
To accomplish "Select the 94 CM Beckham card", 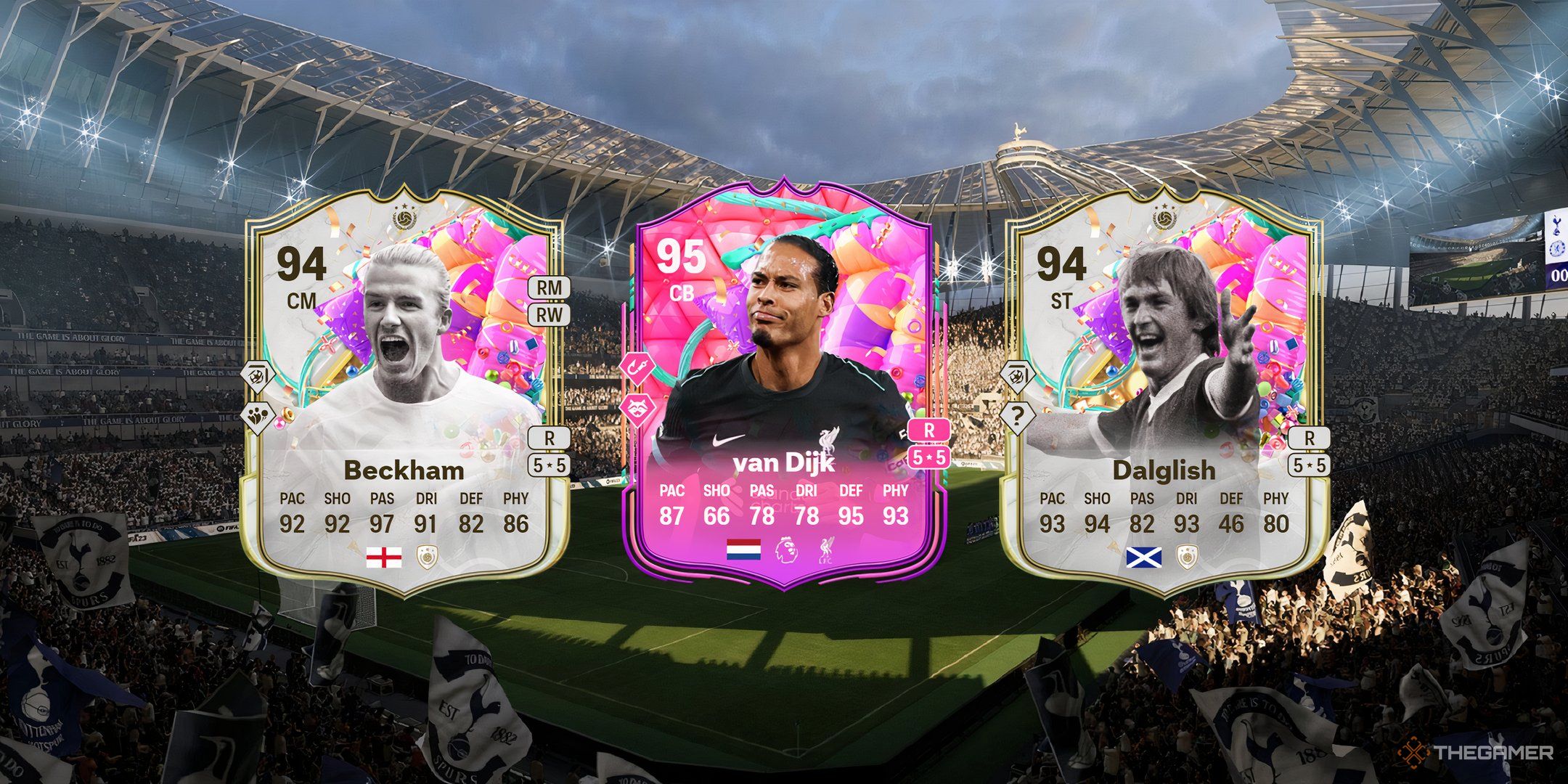I will point(404,392).
